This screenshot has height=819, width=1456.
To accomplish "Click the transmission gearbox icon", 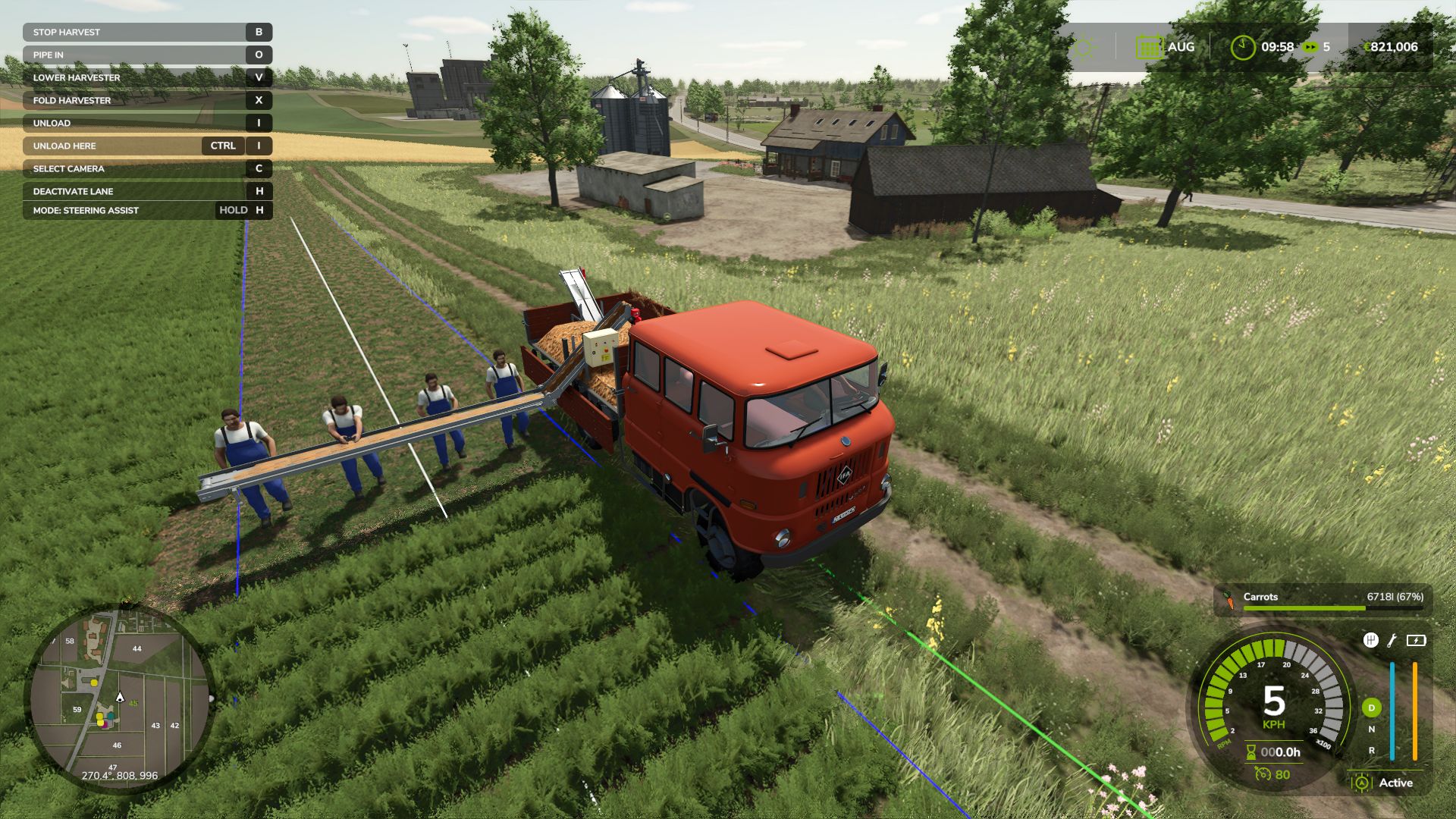I will [x=1370, y=641].
